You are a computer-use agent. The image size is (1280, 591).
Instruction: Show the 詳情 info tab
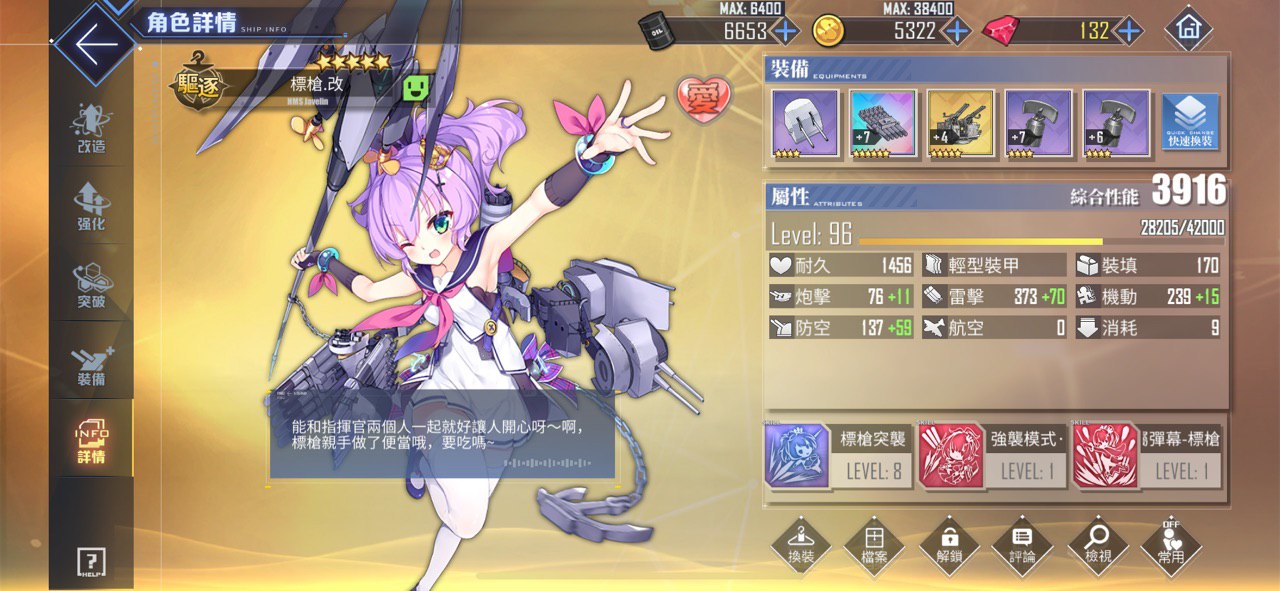[91, 441]
